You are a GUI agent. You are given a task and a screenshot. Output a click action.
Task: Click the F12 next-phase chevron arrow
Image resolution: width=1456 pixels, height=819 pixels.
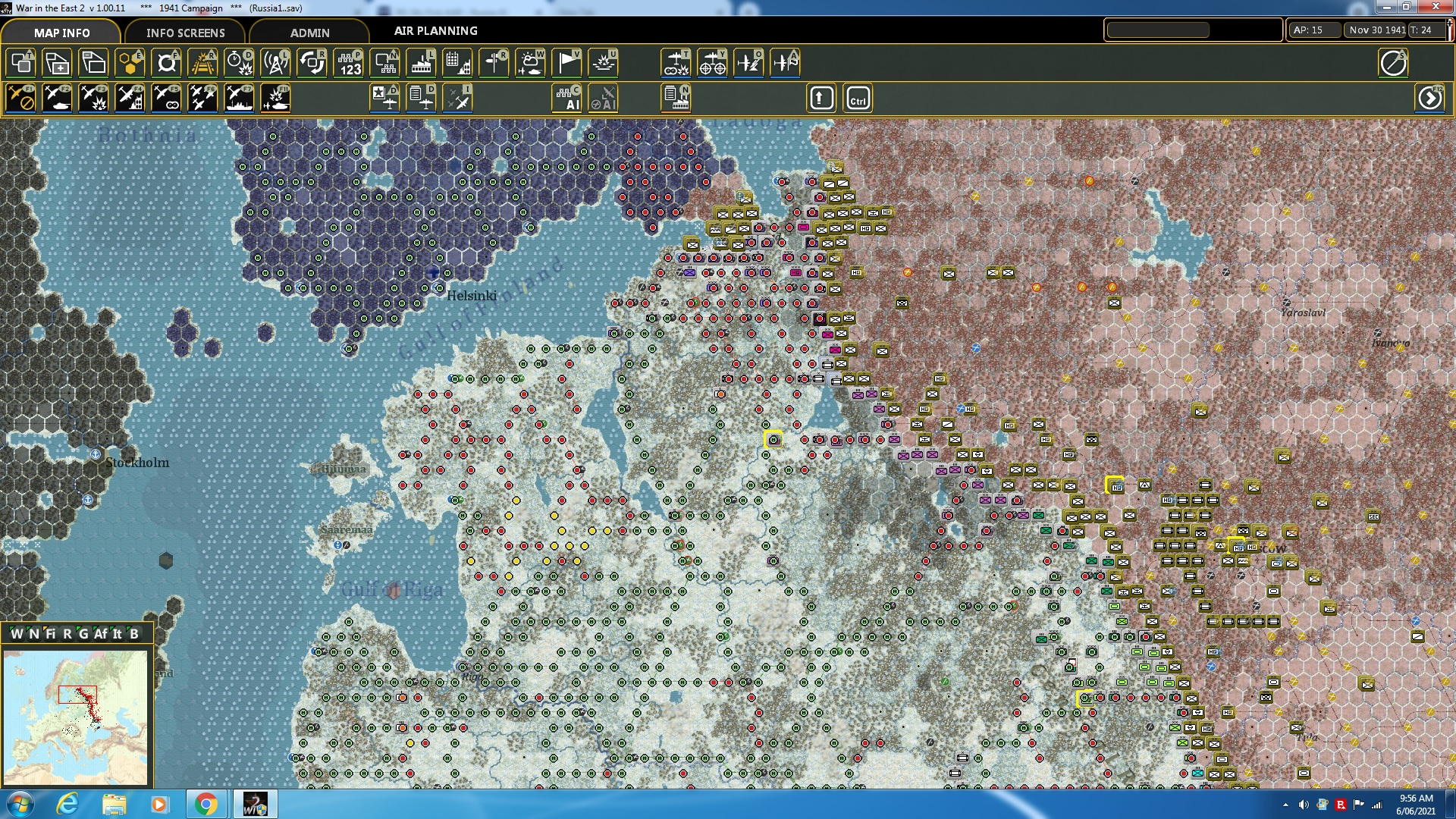coord(1429,97)
